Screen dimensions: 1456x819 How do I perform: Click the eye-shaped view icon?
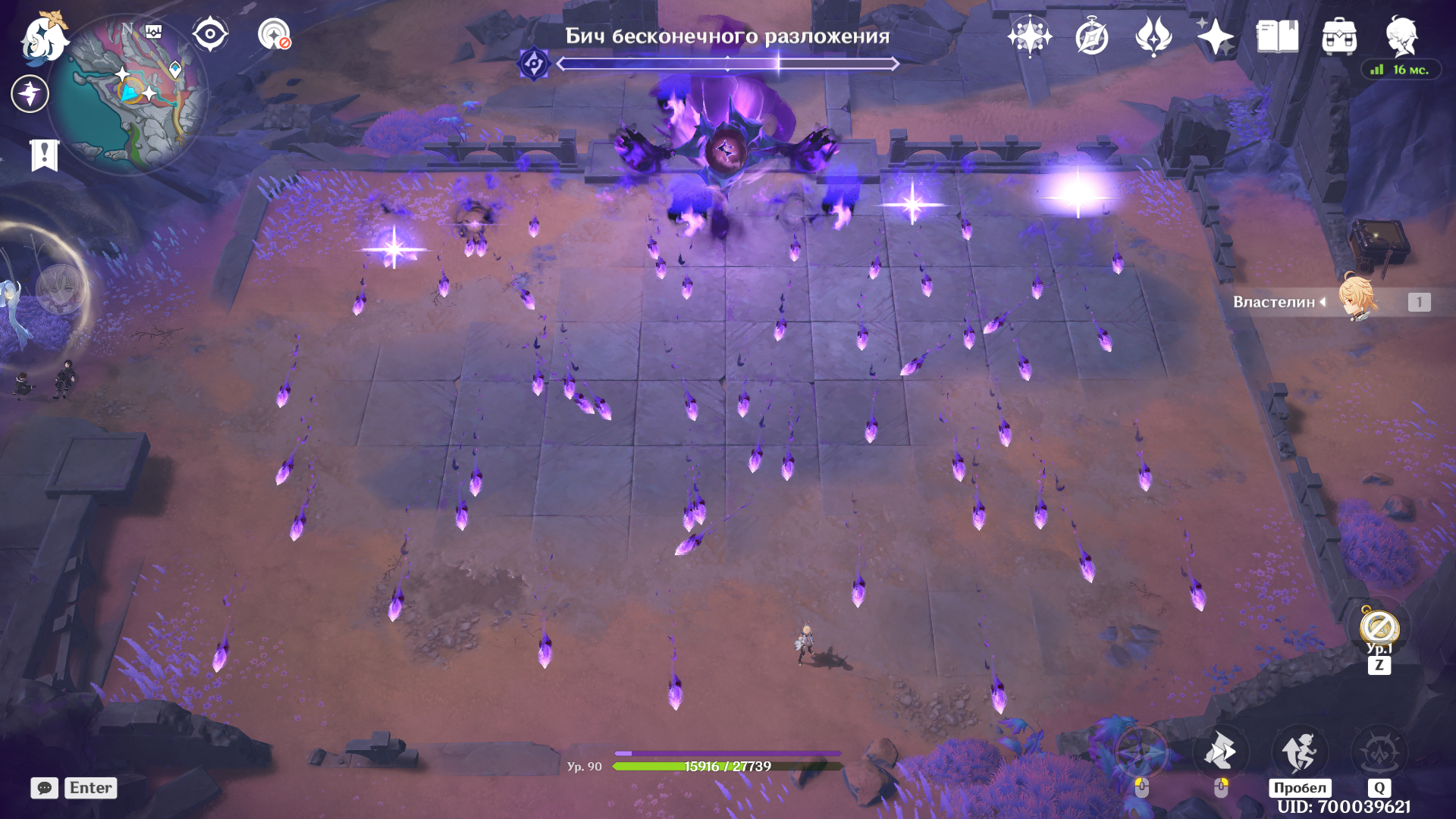coord(210,34)
